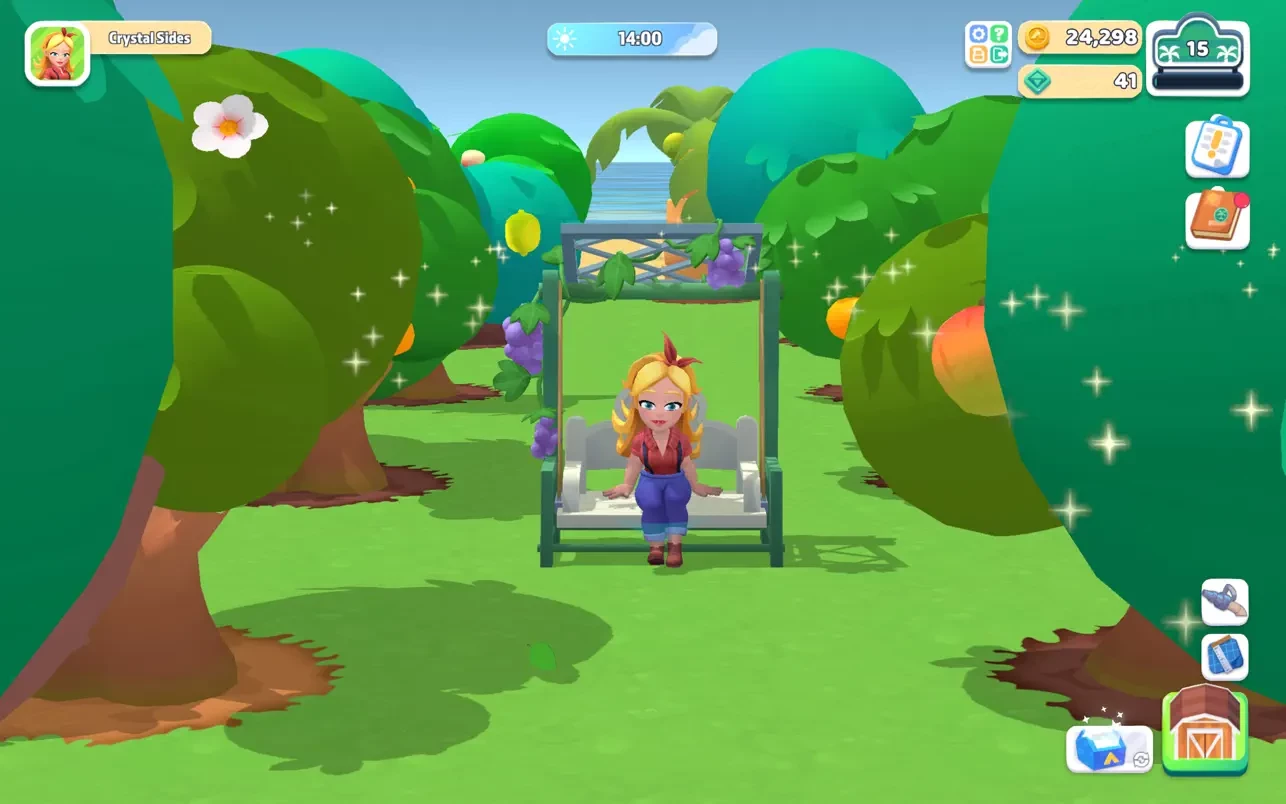Viewport: 1286px width, 804px height.
Task: Tap the gold coin balance
Action: pyautogui.click(x=1080, y=38)
